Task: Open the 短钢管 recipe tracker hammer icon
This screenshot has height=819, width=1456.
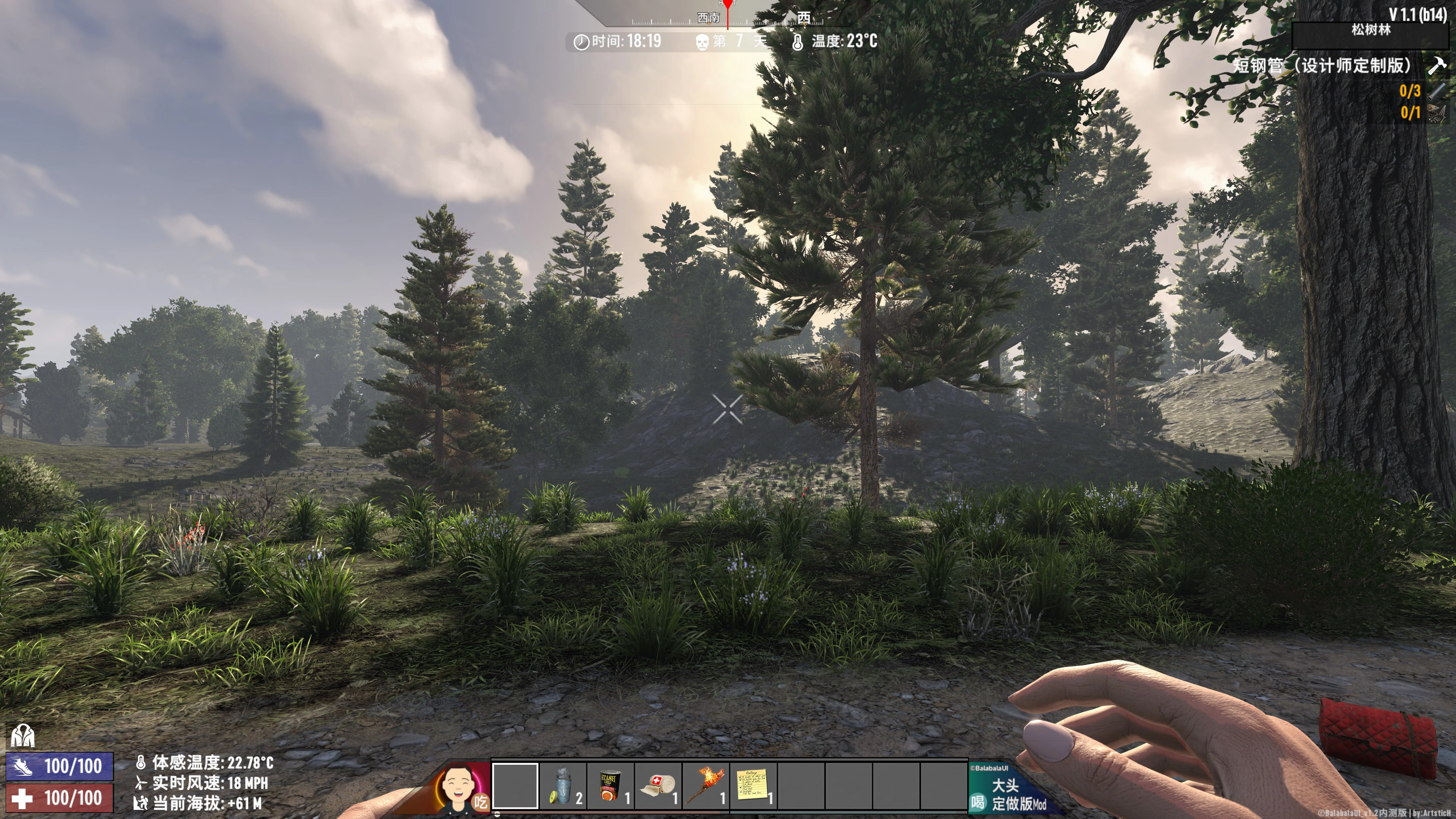Action: (x=1437, y=65)
